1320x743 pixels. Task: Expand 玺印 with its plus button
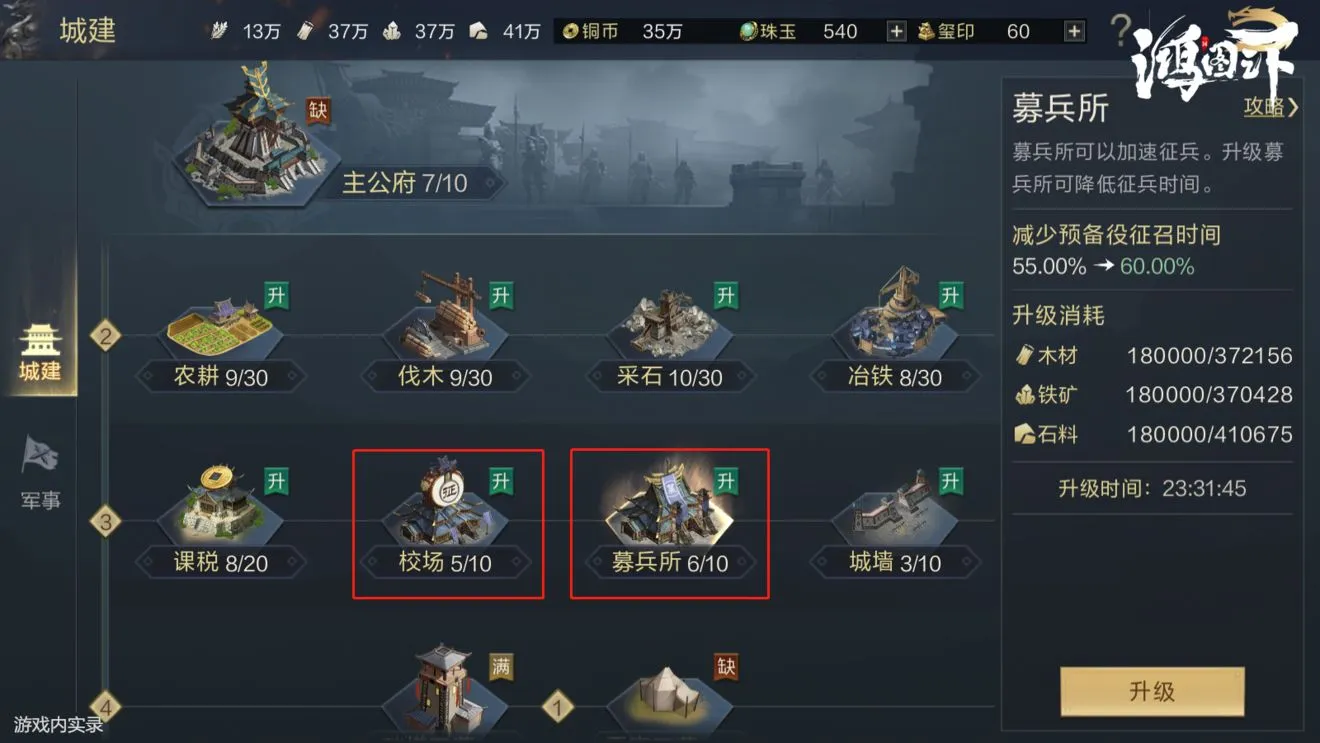1075,31
